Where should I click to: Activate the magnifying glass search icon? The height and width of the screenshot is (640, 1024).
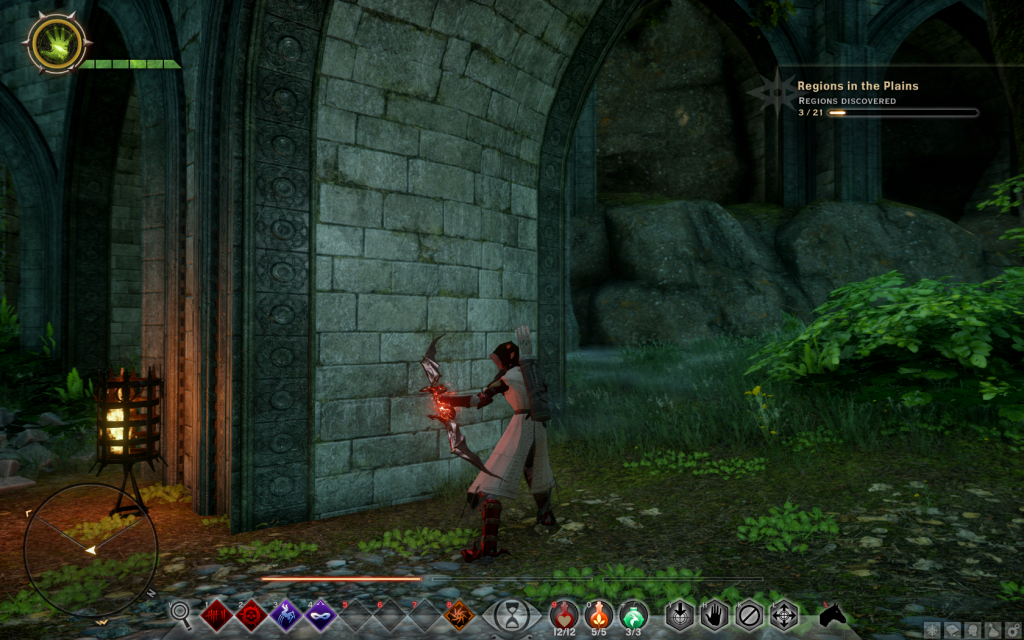181,612
